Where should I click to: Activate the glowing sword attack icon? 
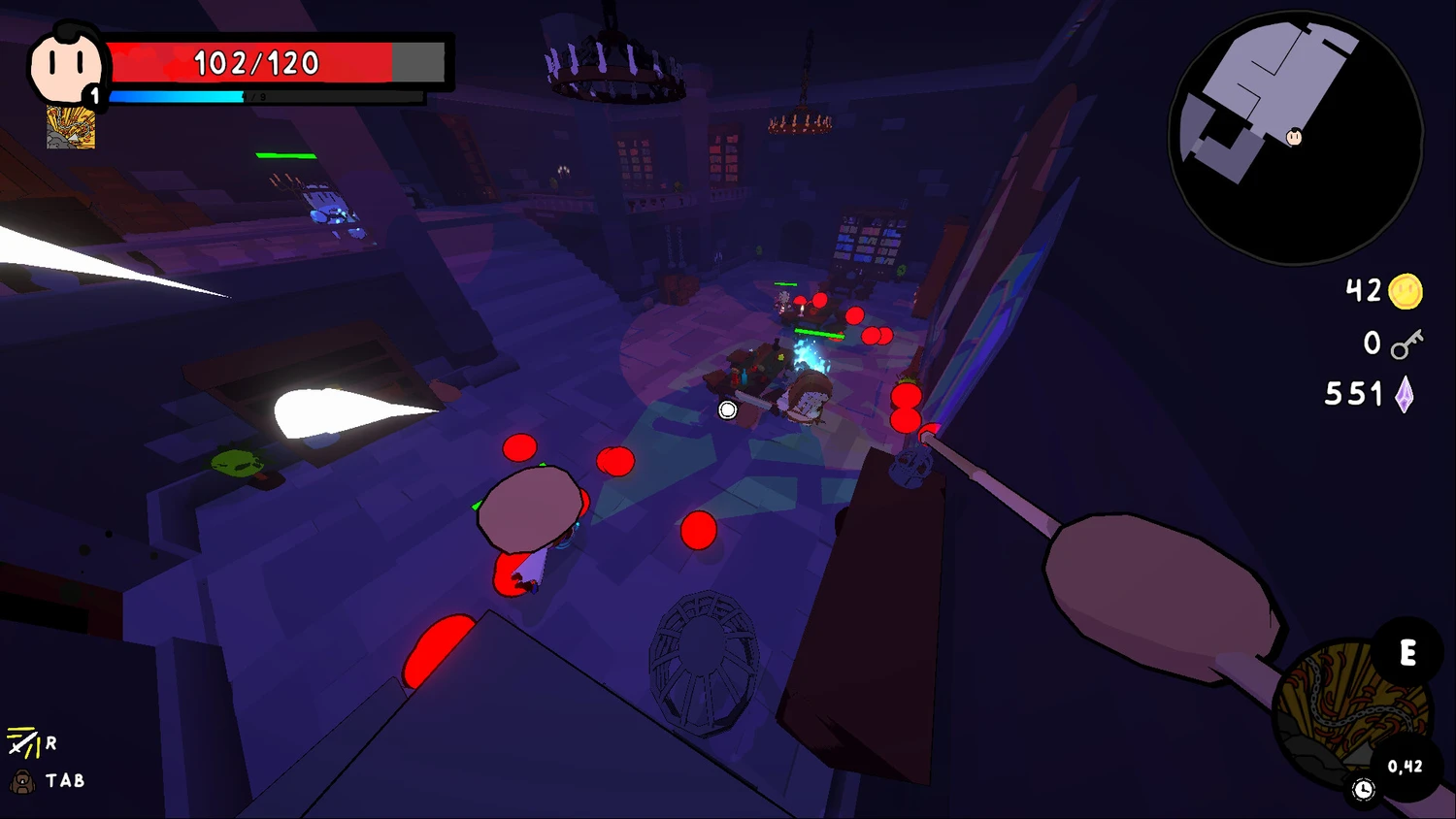coord(22,743)
